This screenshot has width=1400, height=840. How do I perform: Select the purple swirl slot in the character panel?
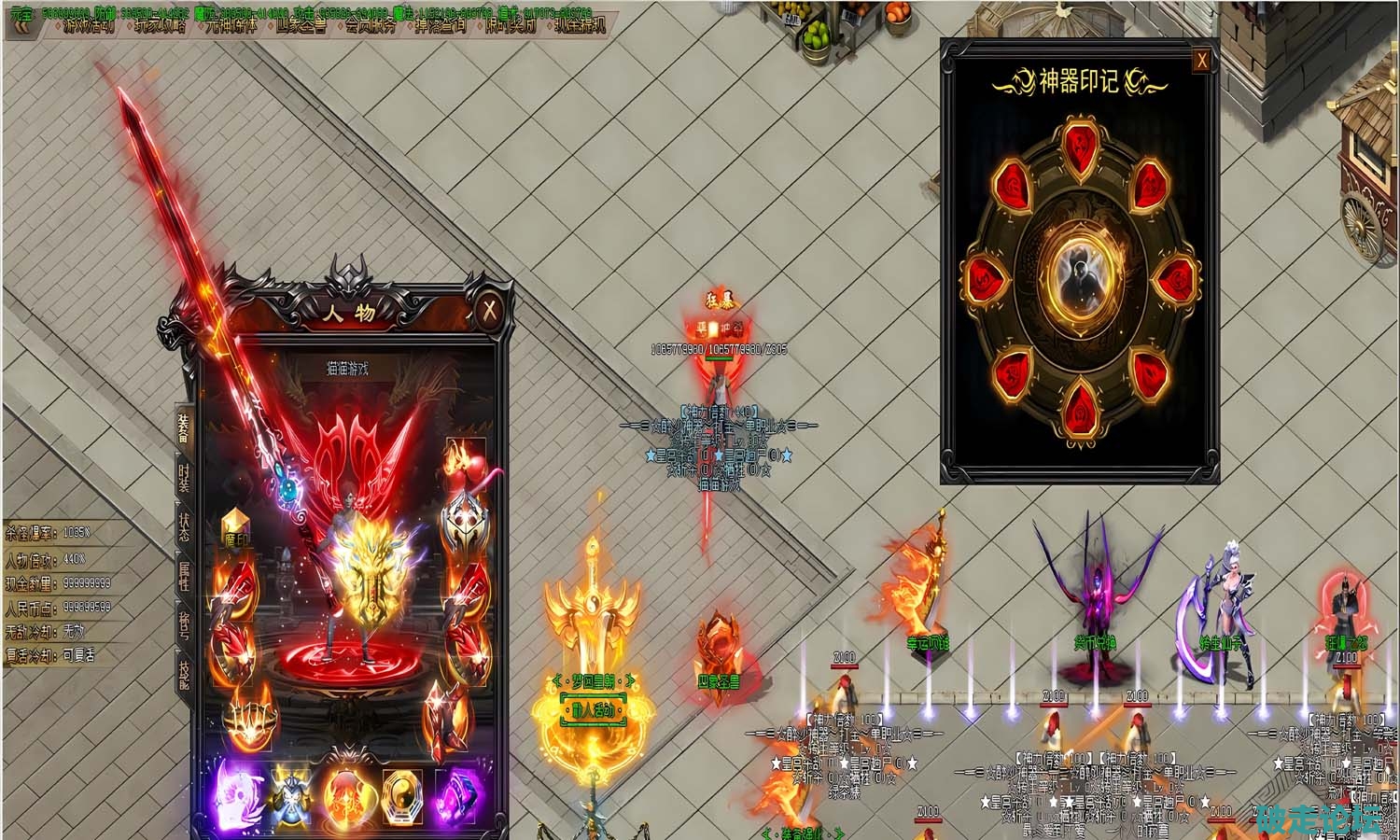click(x=233, y=792)
